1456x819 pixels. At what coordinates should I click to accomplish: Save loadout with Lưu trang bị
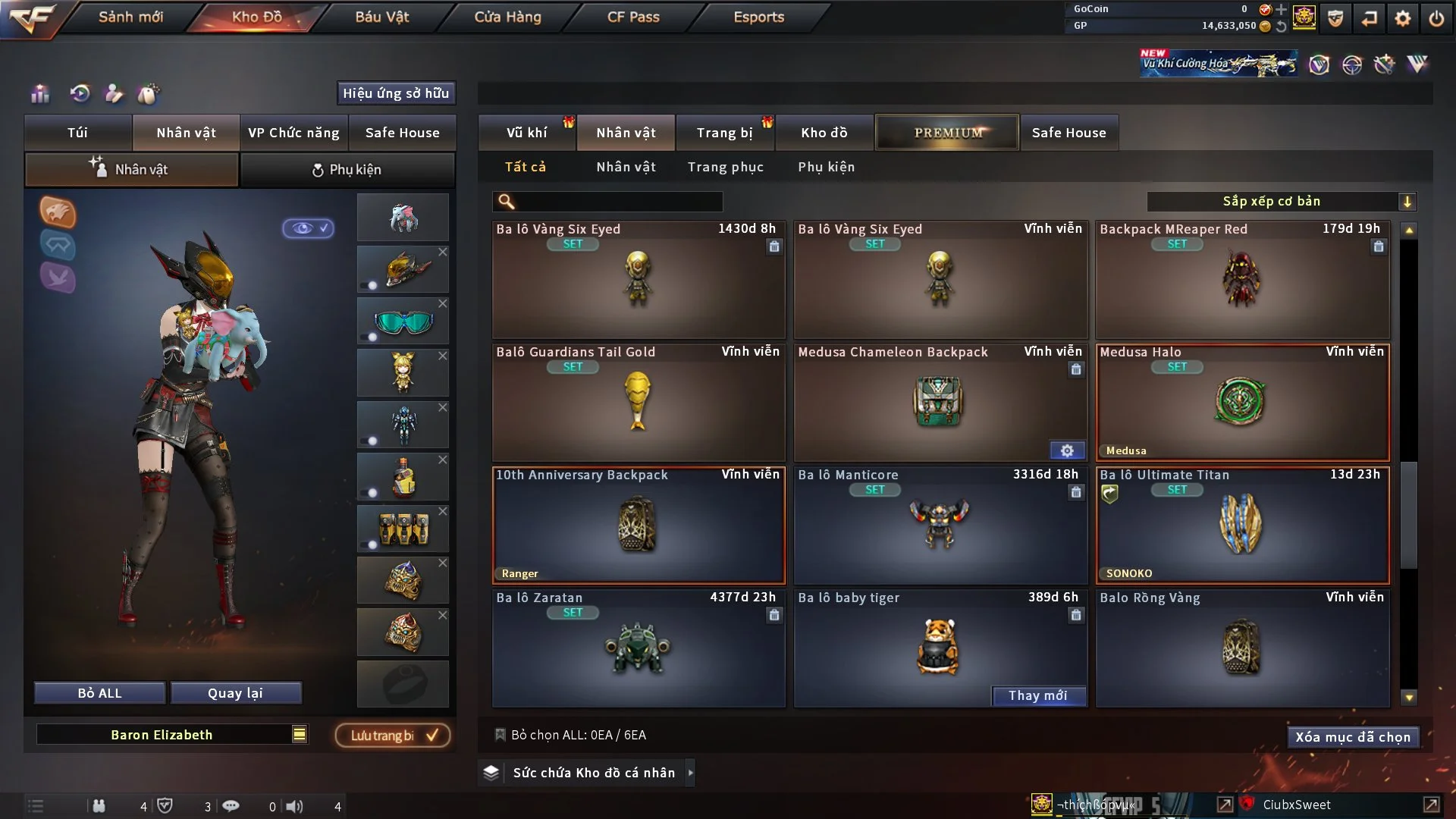(393, 736)
